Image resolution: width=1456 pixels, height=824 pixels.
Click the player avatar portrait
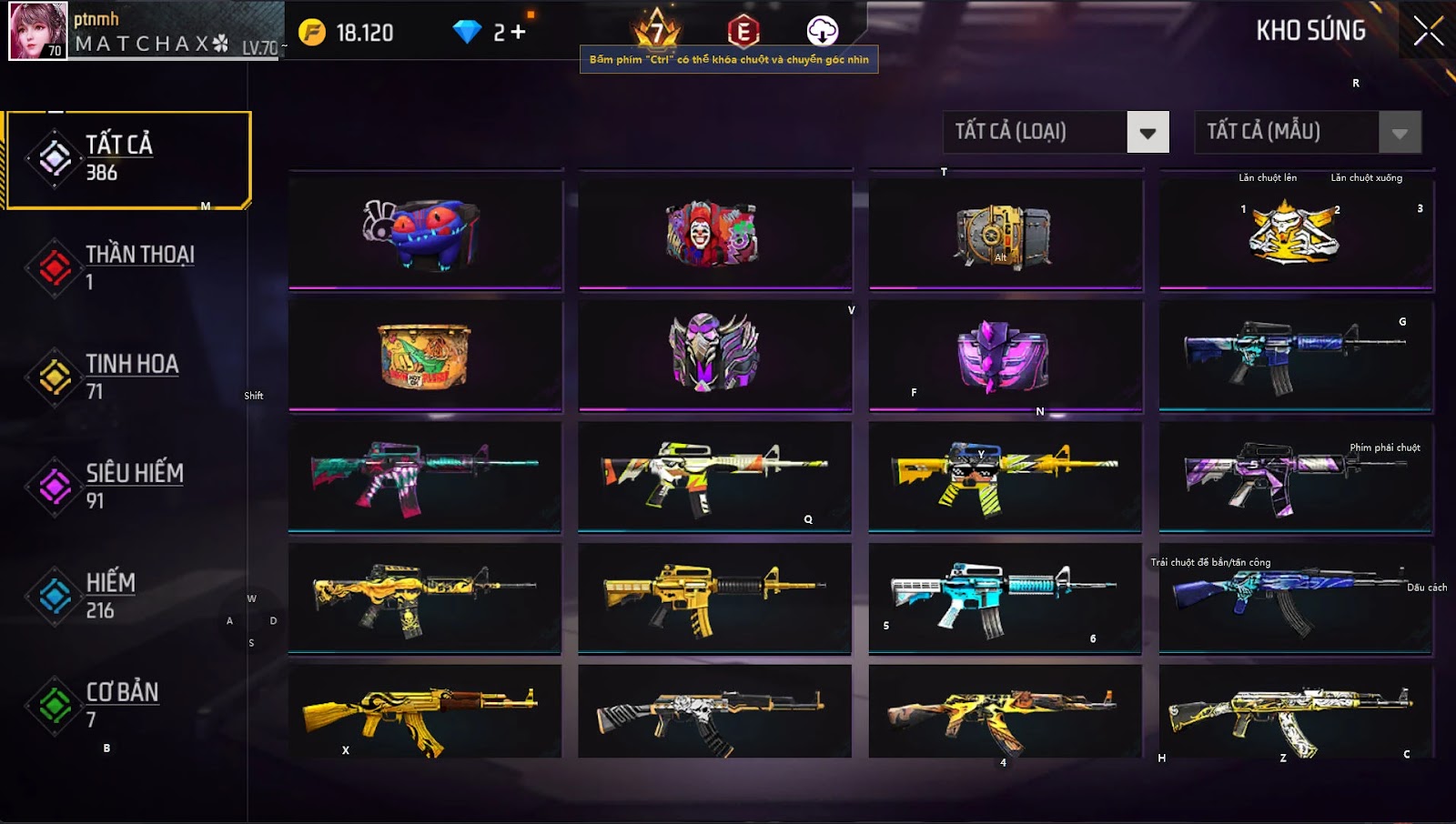click(x=37, y=31)
